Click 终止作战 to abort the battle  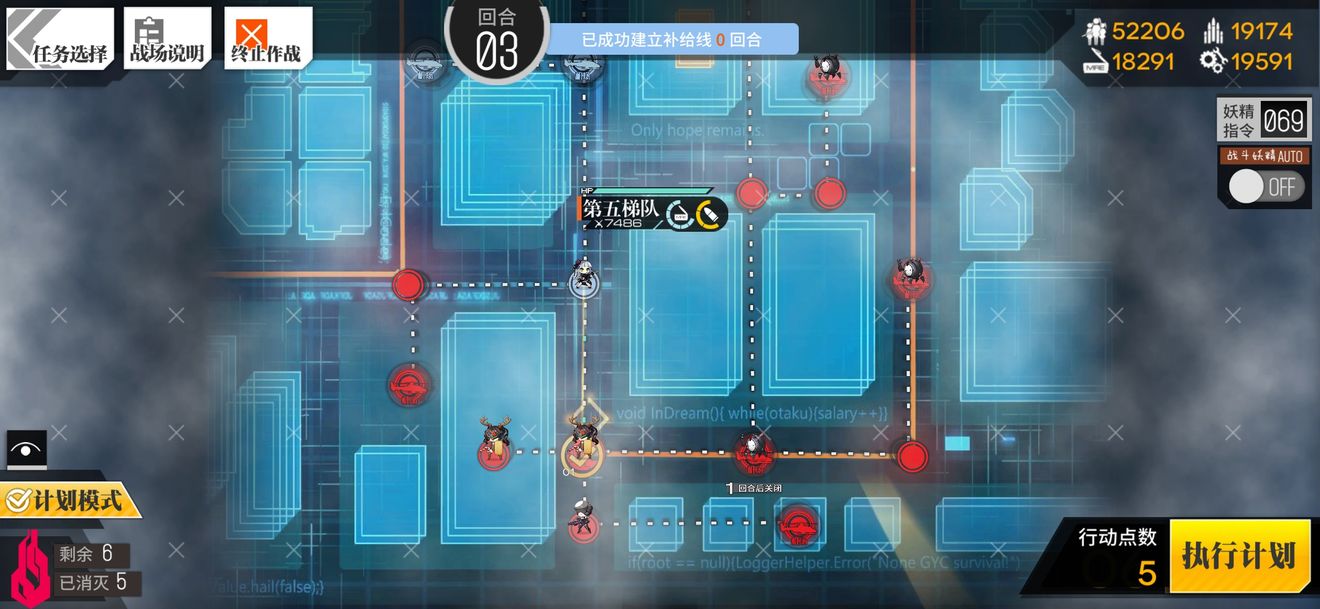click(267, 39)
